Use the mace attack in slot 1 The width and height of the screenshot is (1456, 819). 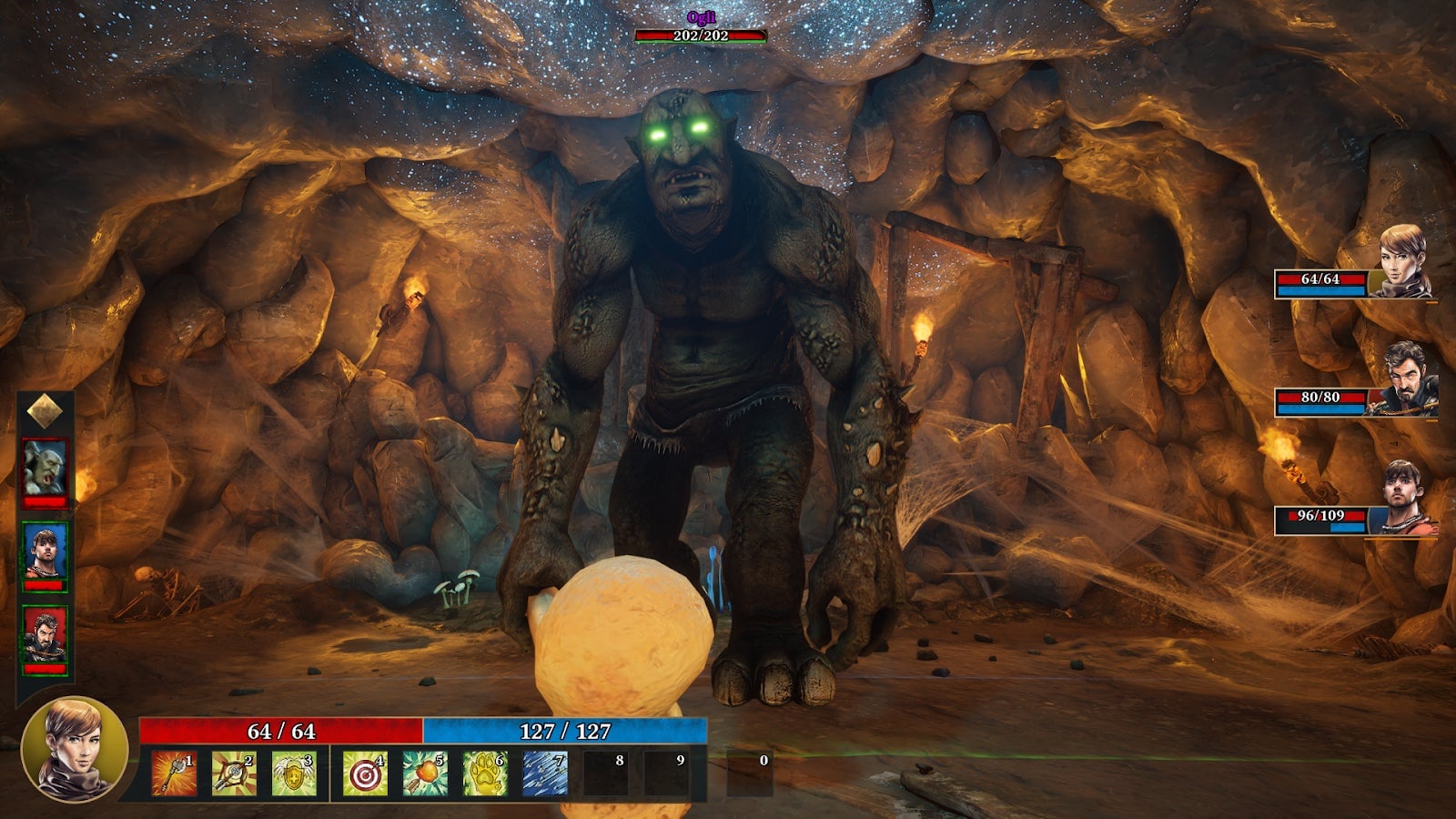tap(174, 773)
